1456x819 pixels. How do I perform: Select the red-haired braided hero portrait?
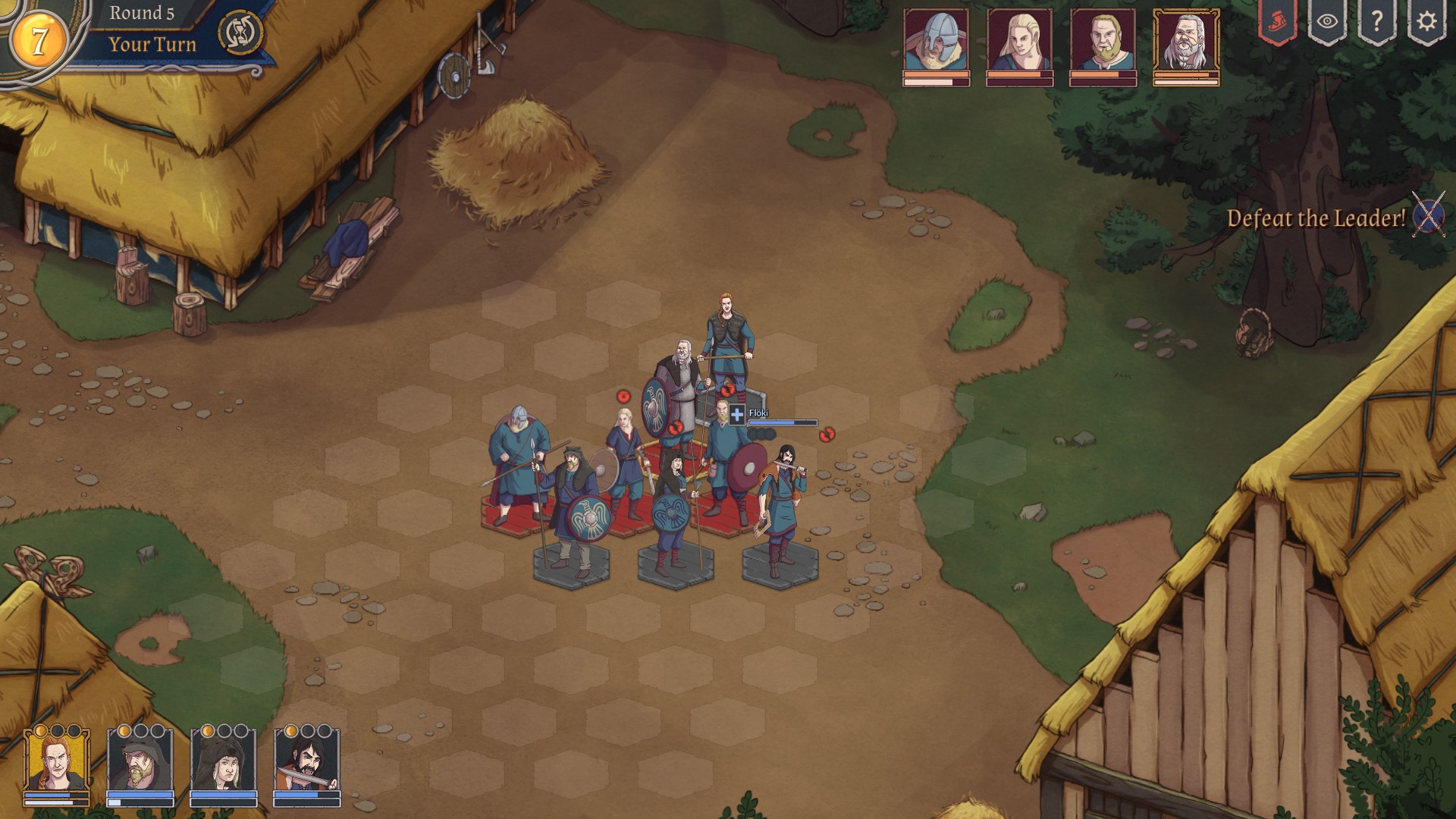(57, 762)
